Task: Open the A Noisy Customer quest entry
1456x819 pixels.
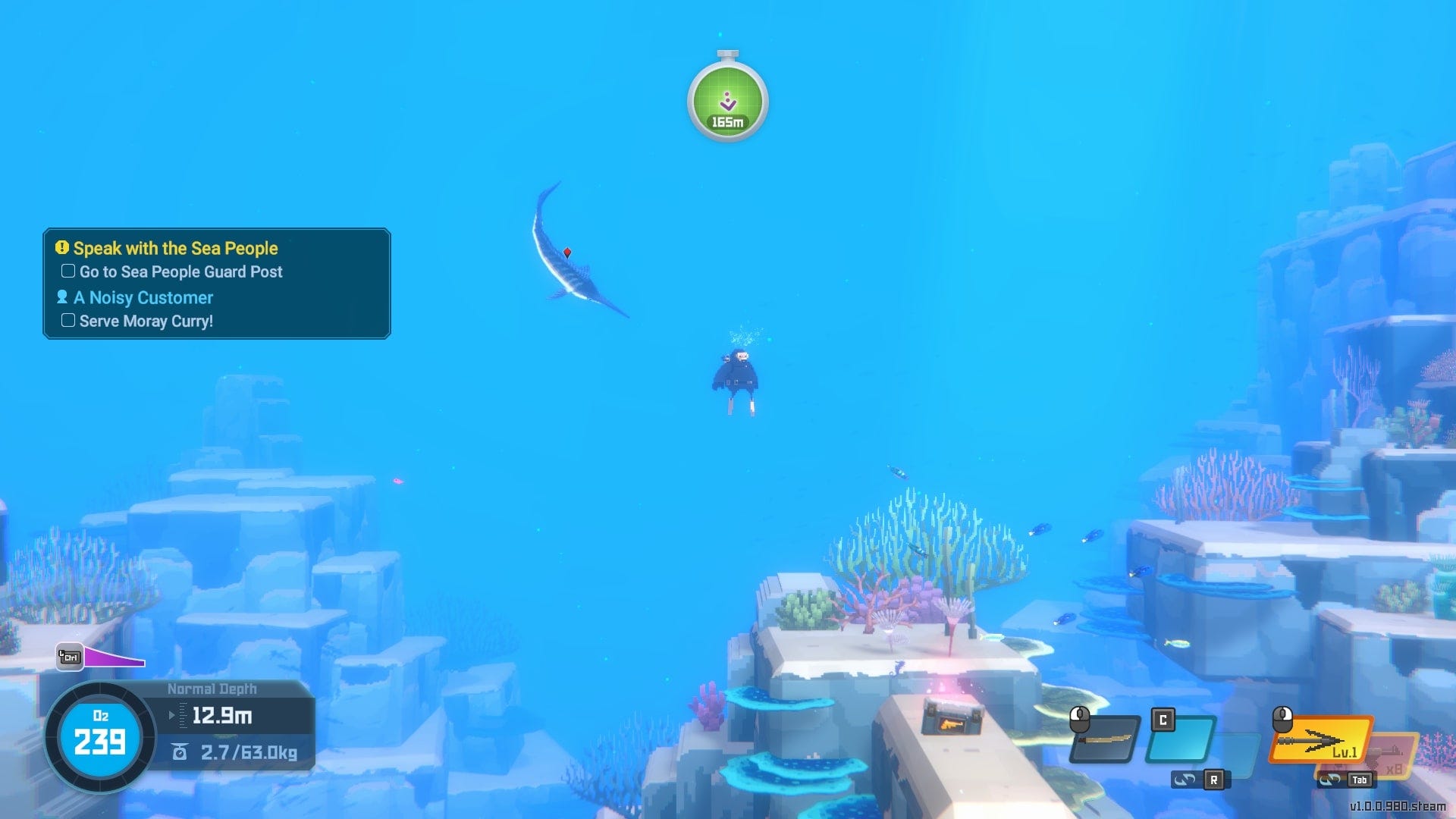Action: click(x=143, y=297)
